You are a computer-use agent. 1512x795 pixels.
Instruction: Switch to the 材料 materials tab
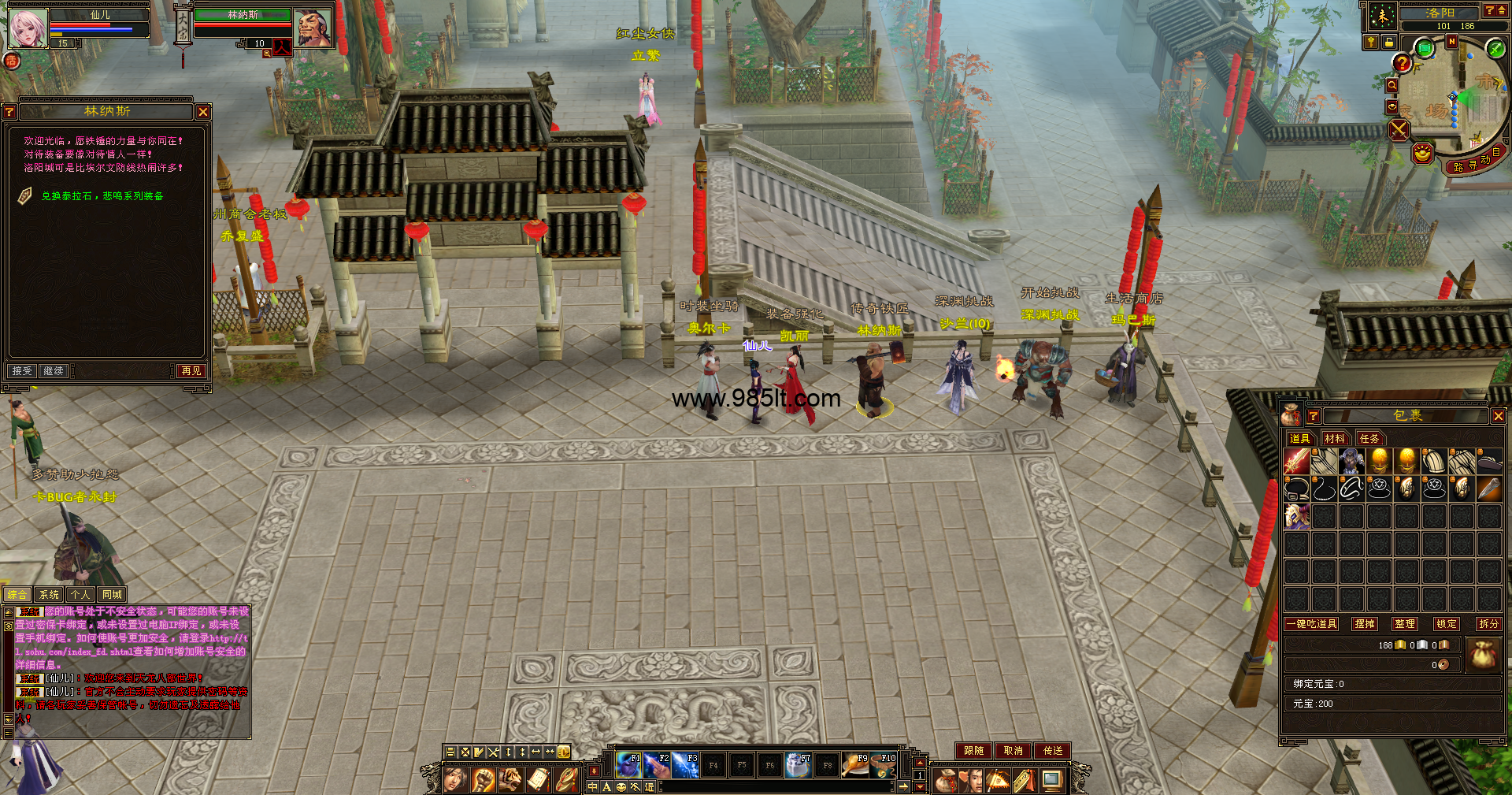coord(1335,439)
